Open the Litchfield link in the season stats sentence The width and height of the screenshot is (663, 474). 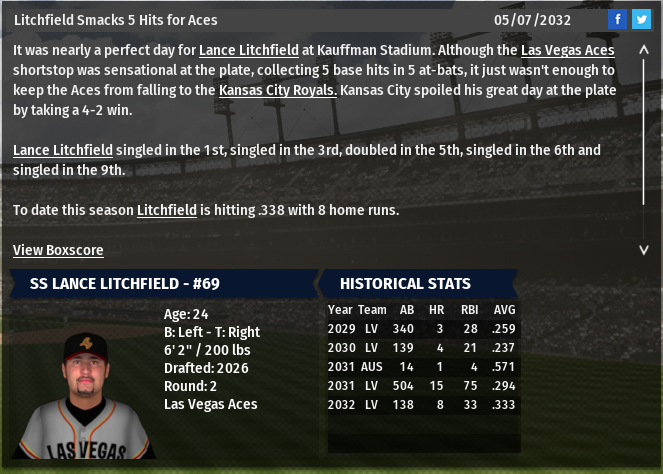(x=166, y=210)
